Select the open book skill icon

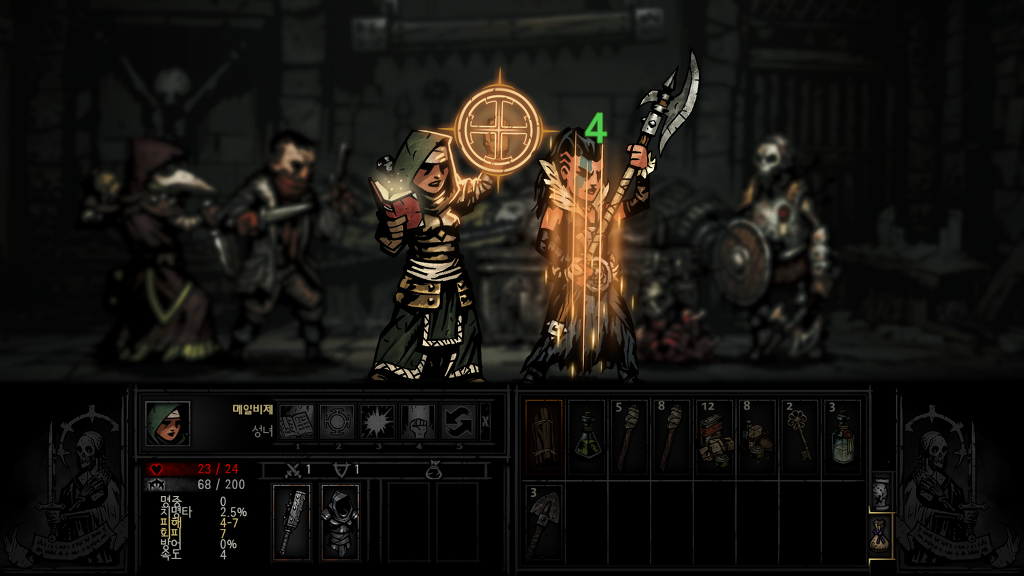pyautogui.click(x=295, y=422)
